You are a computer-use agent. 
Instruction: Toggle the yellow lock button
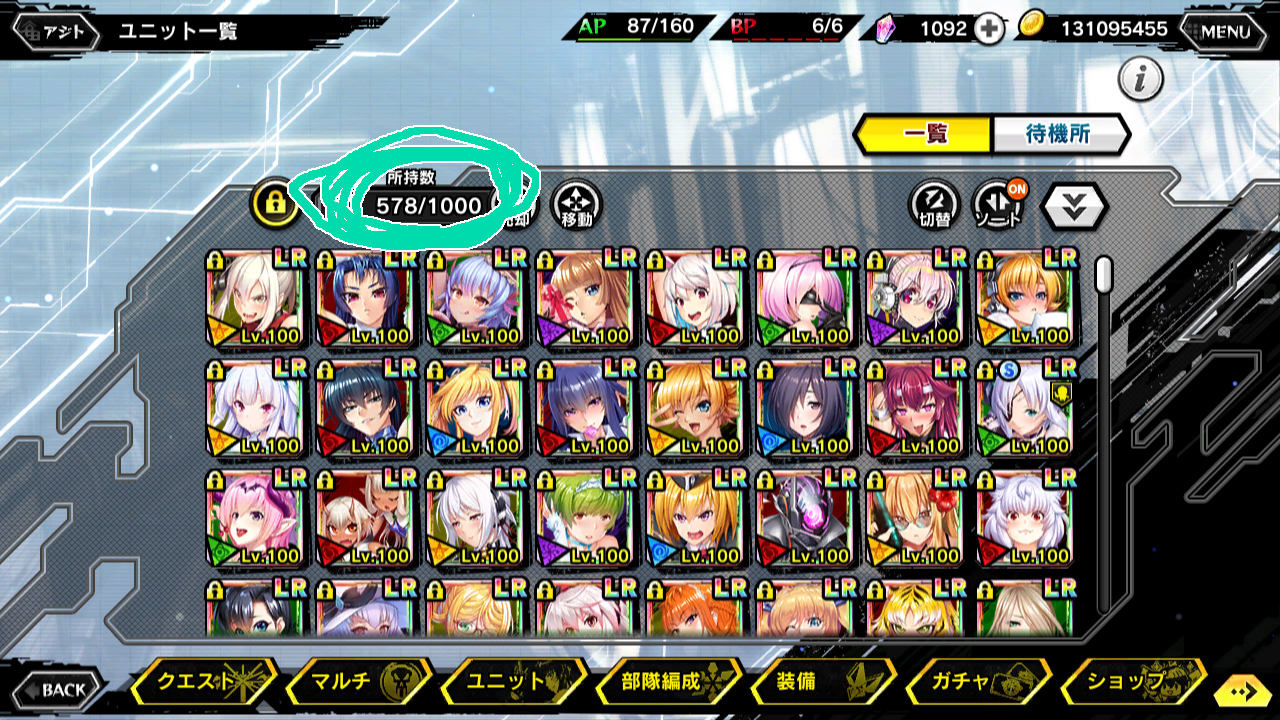point(275,203)
